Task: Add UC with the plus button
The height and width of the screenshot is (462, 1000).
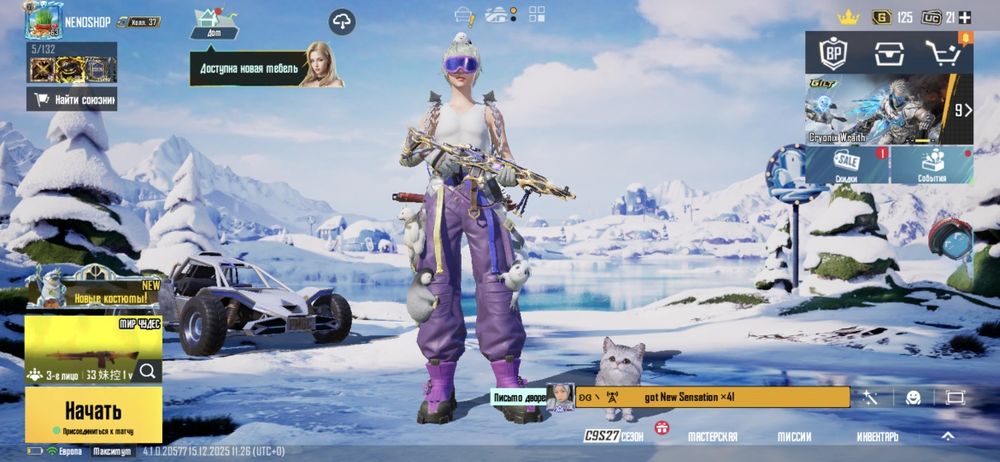Action: click(964, 17)
